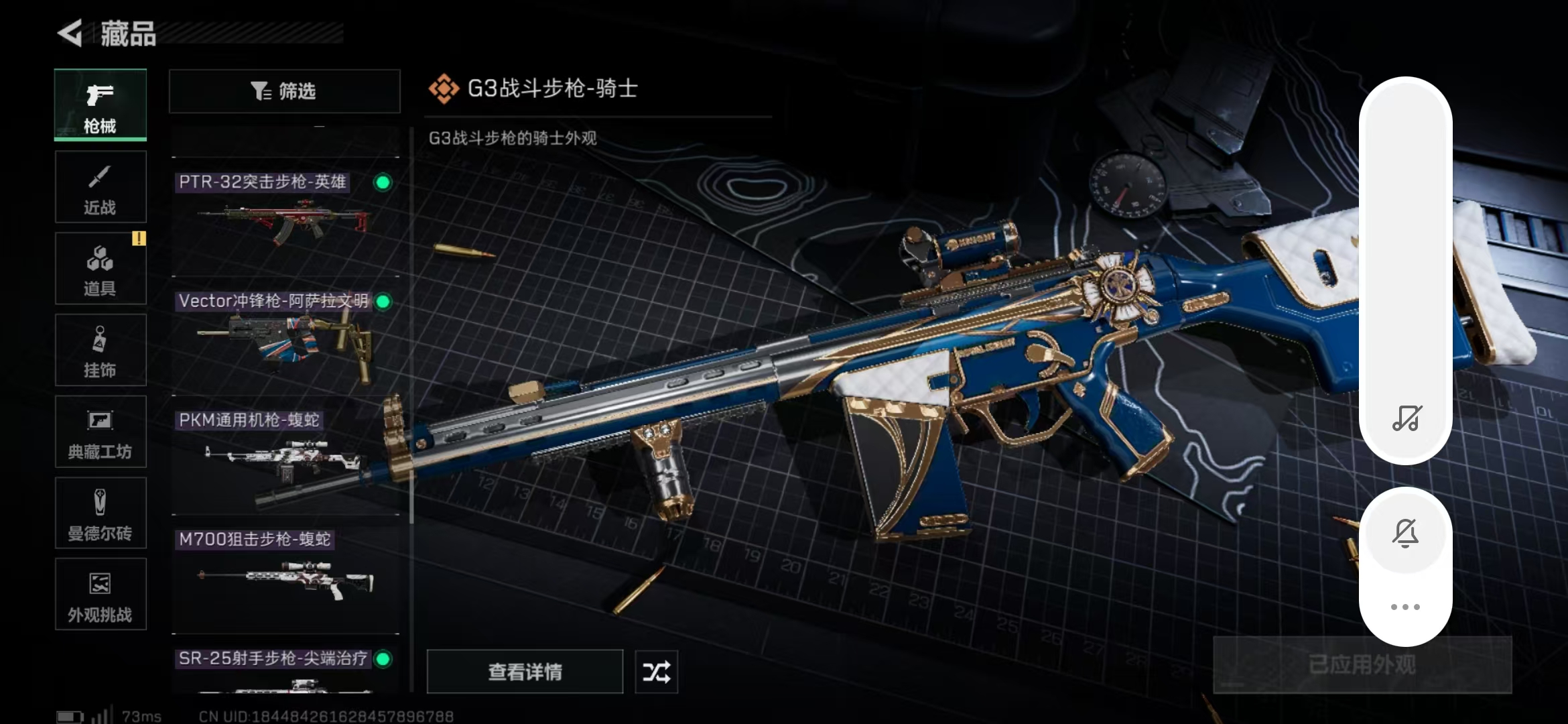Screen dimensions: 1568x724
Task: Select the 曼德尔砖 category icon
Action: [99, 513]
